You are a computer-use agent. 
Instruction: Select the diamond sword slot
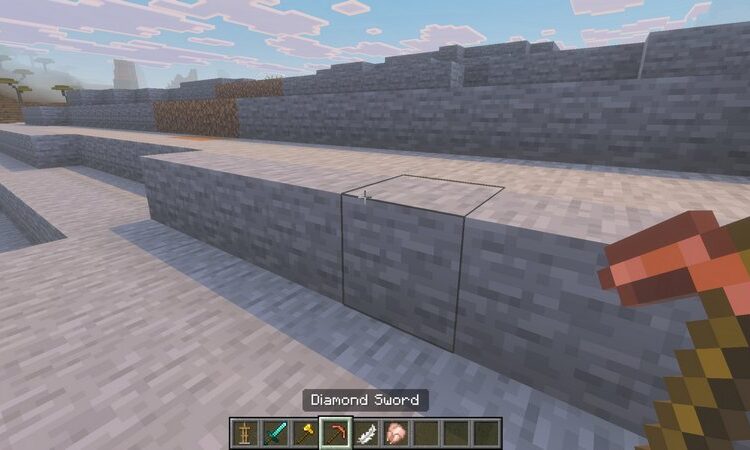click(x=275, y=433)
